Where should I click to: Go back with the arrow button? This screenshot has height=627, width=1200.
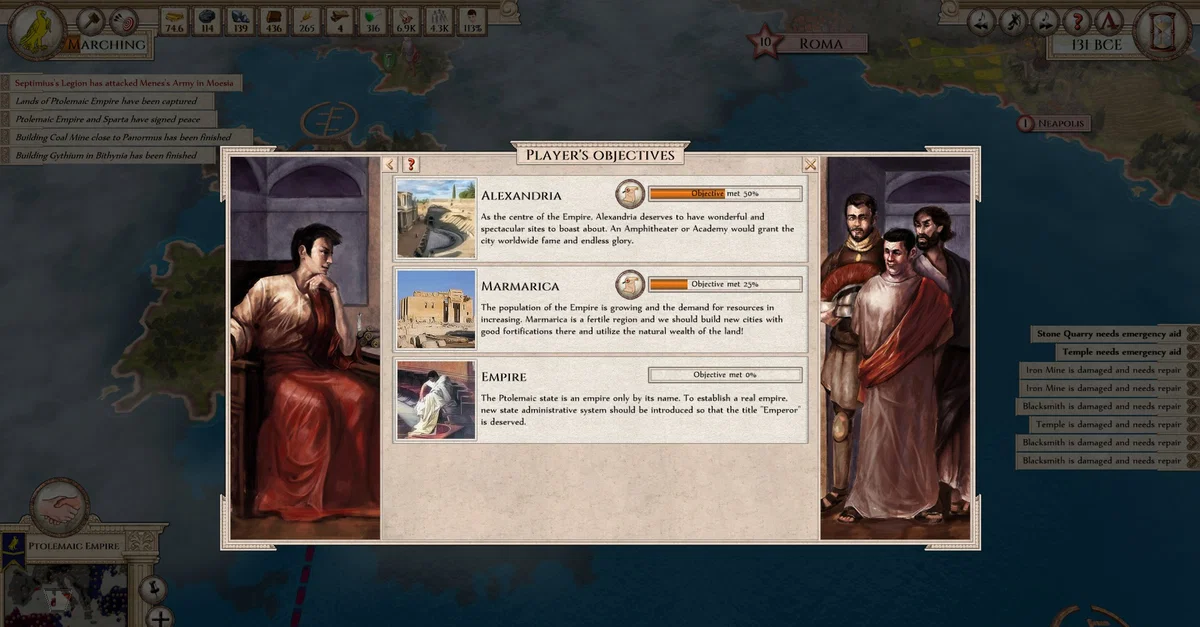pyautogui.click(x=391, y=165)
